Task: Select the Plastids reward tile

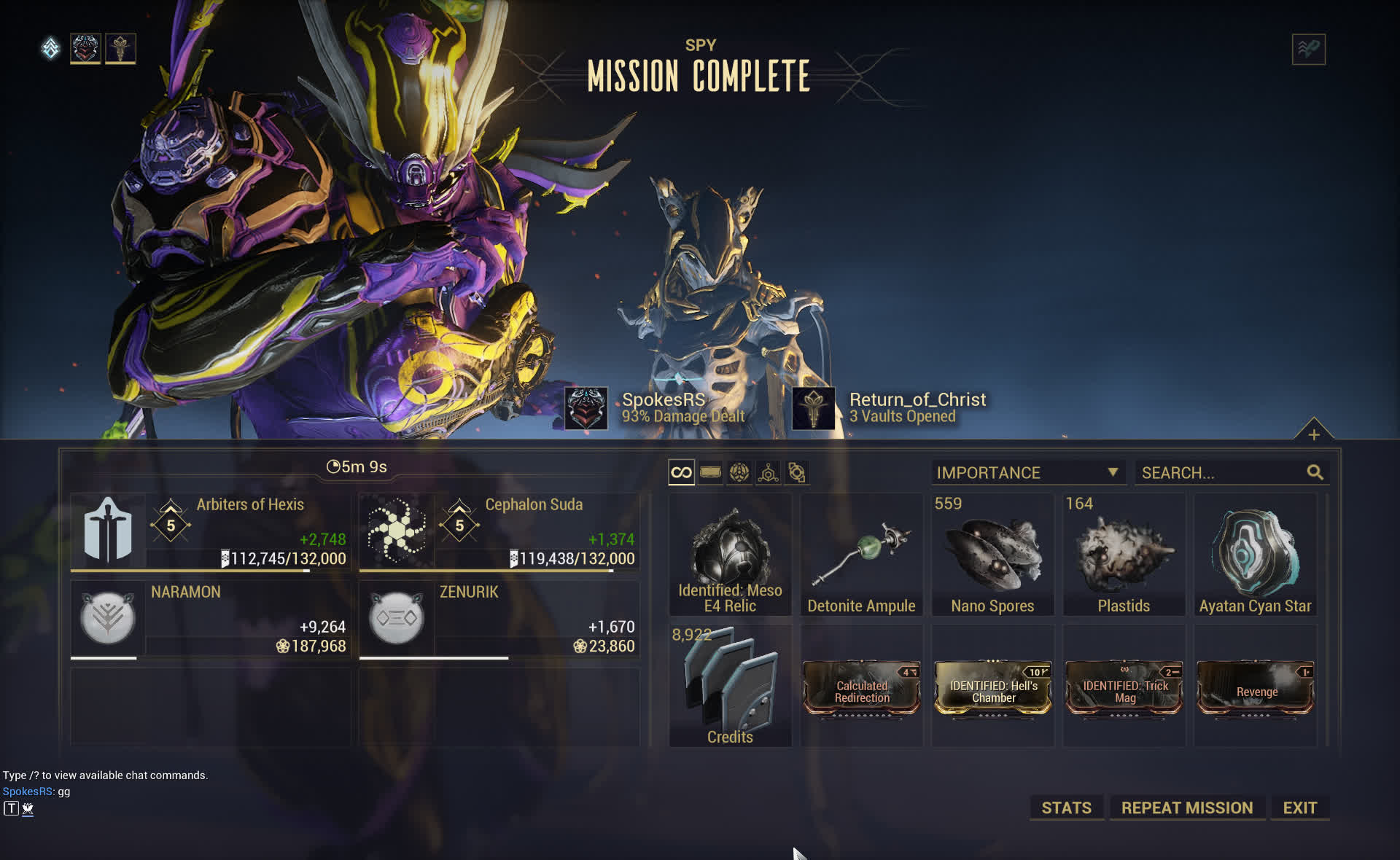Action: click(1124, 555)
